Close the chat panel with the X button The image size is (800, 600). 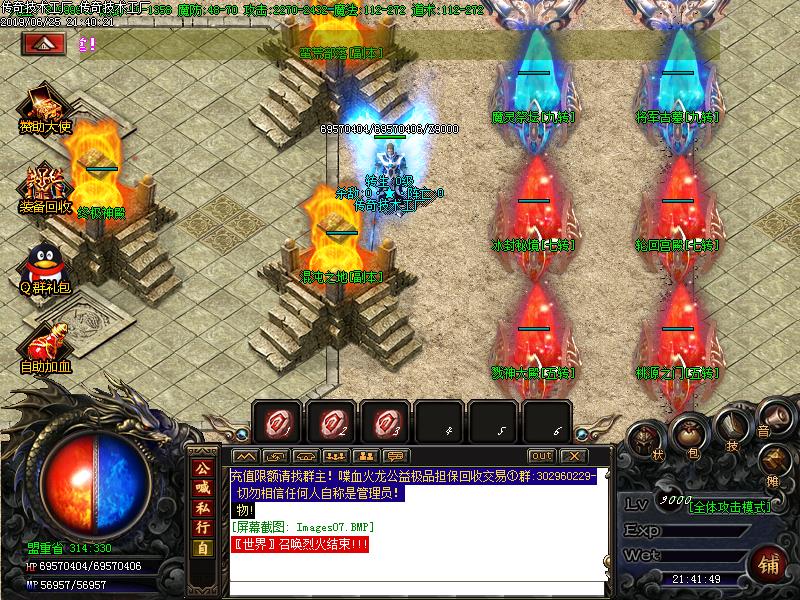[x=574, y=456]
